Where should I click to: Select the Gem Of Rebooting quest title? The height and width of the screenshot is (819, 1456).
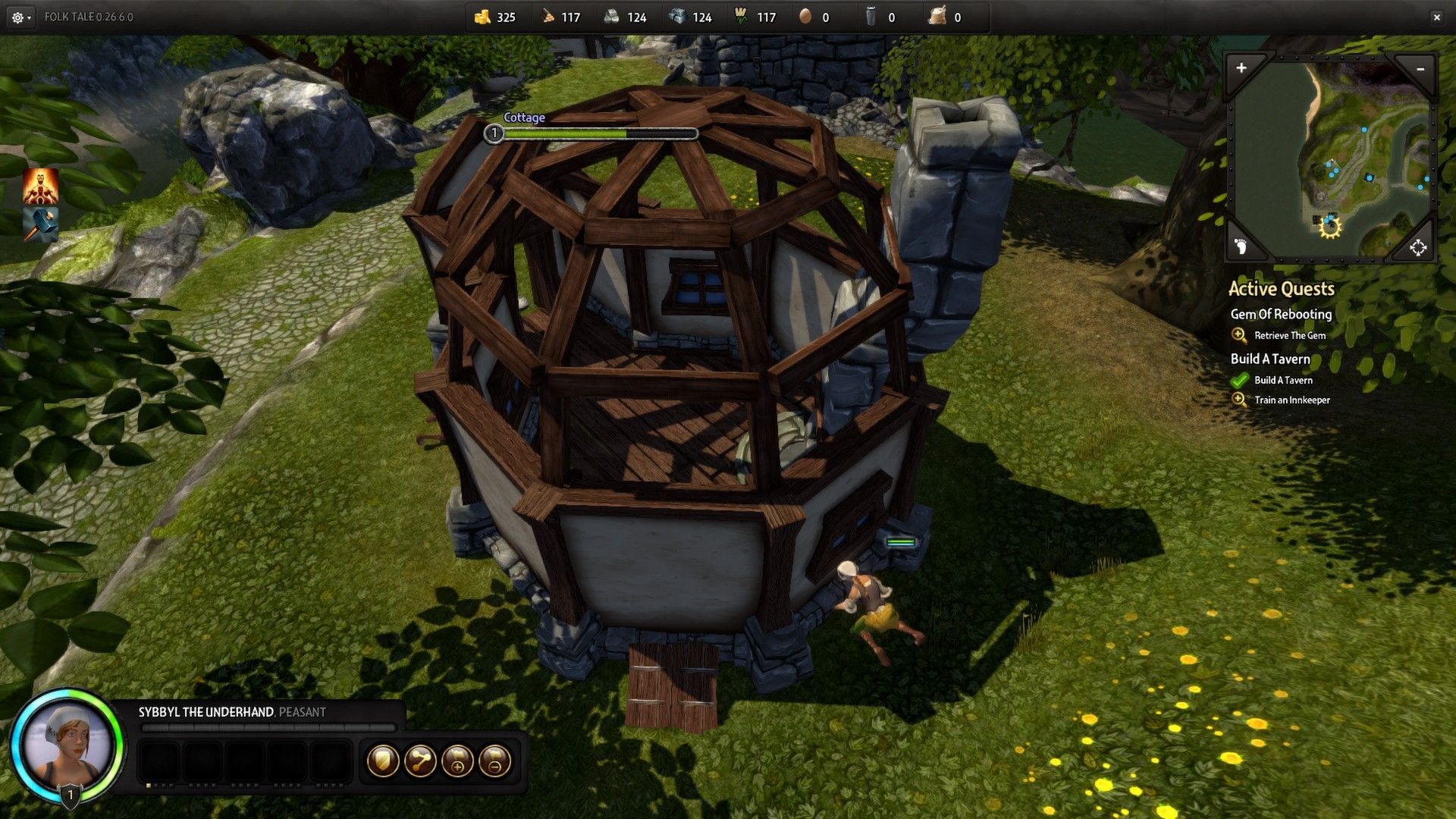(x=1281, y=314)
